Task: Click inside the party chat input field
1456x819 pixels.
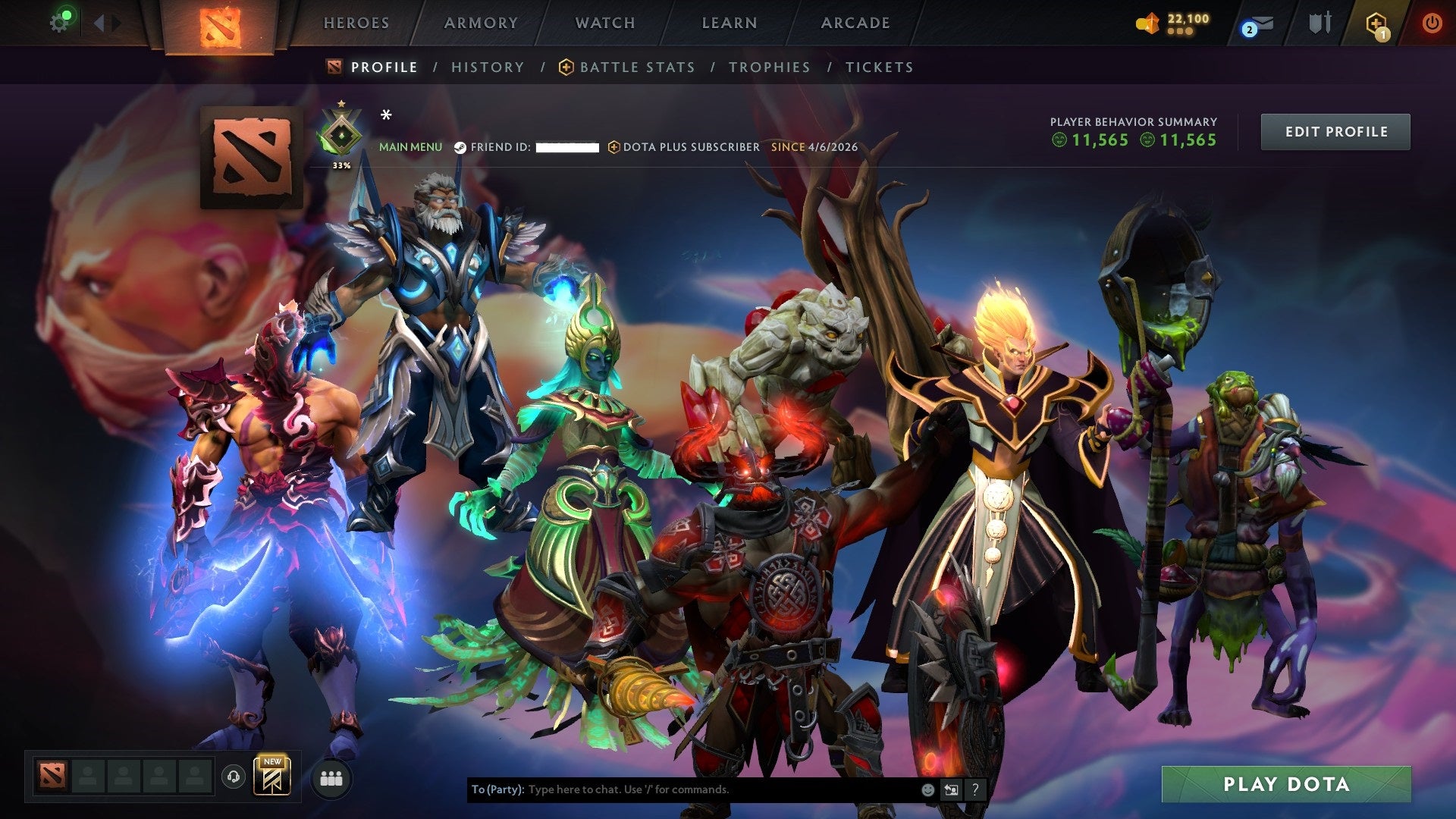Action: [682, 789]
